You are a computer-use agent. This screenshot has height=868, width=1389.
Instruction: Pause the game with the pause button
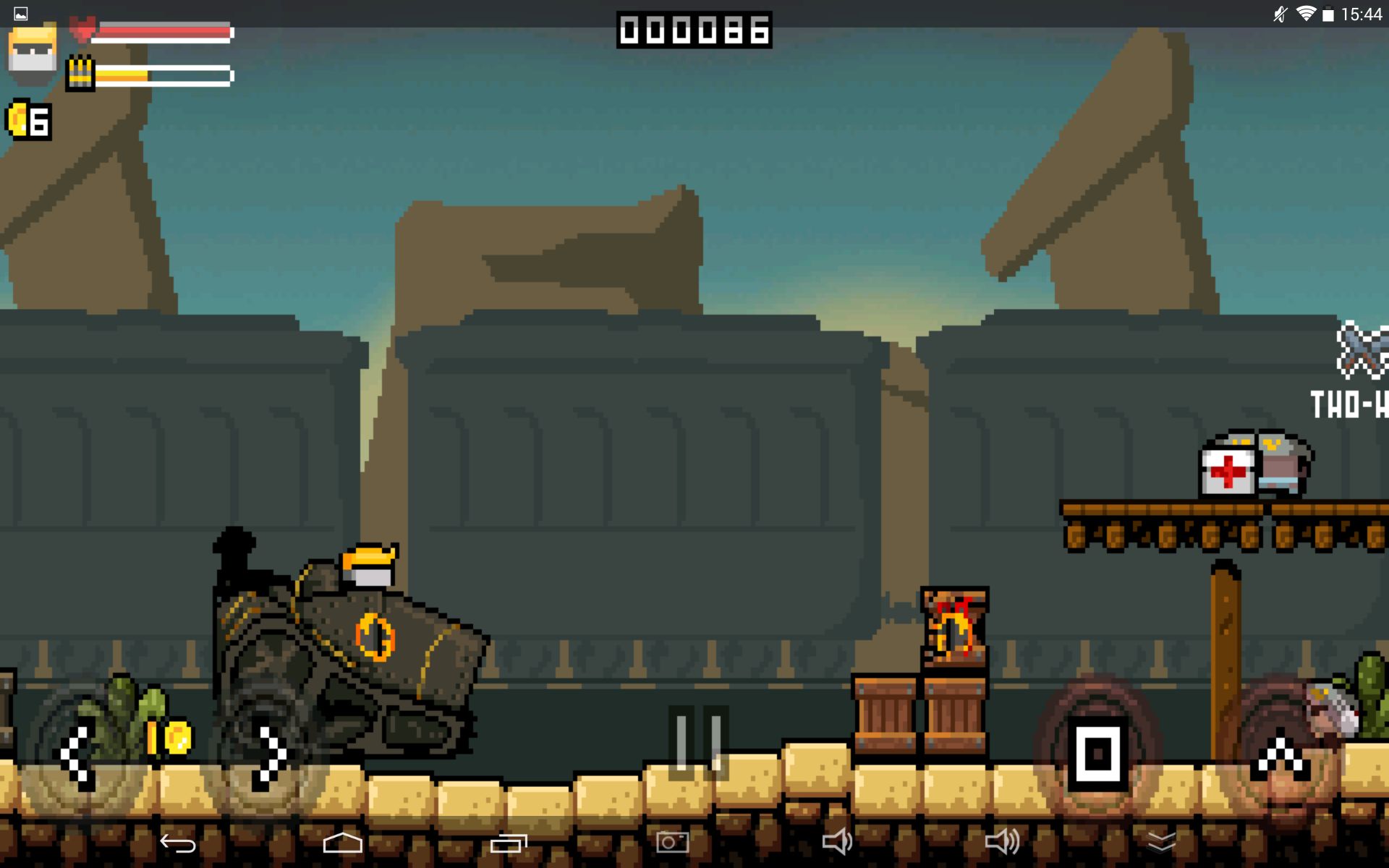tap(697, 742)
